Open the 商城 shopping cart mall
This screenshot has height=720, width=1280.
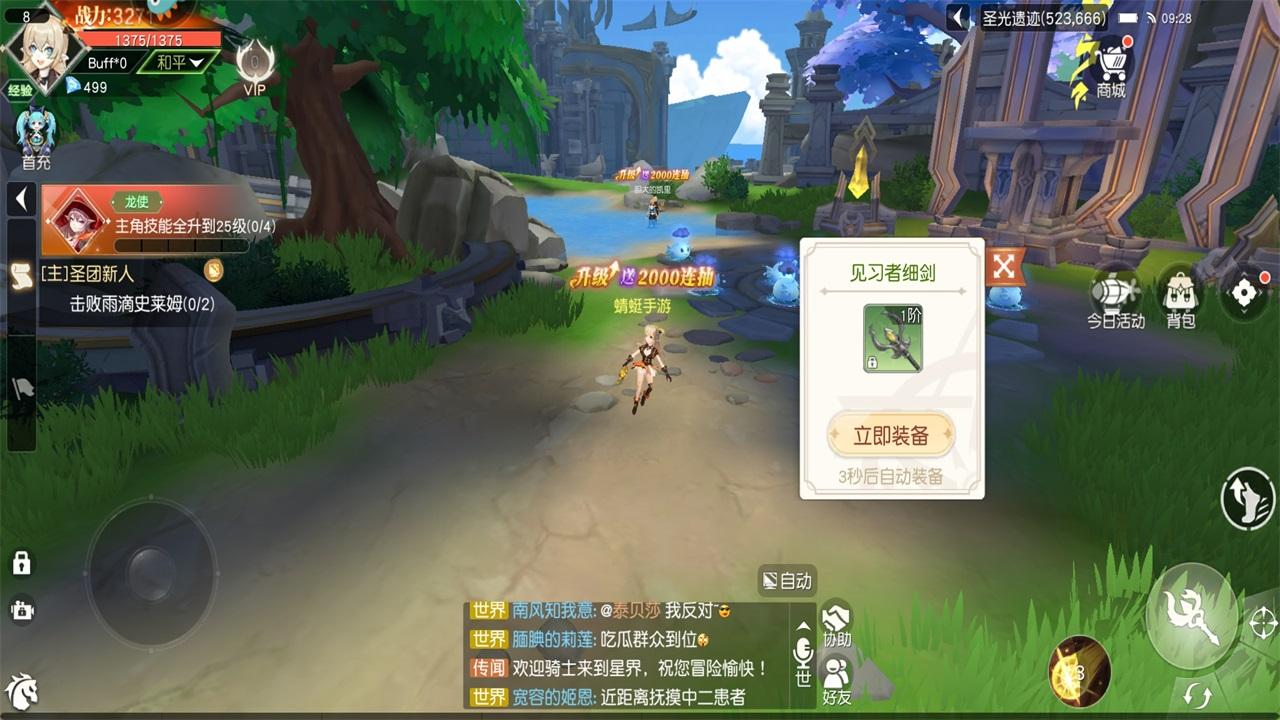pos(1113,60)
